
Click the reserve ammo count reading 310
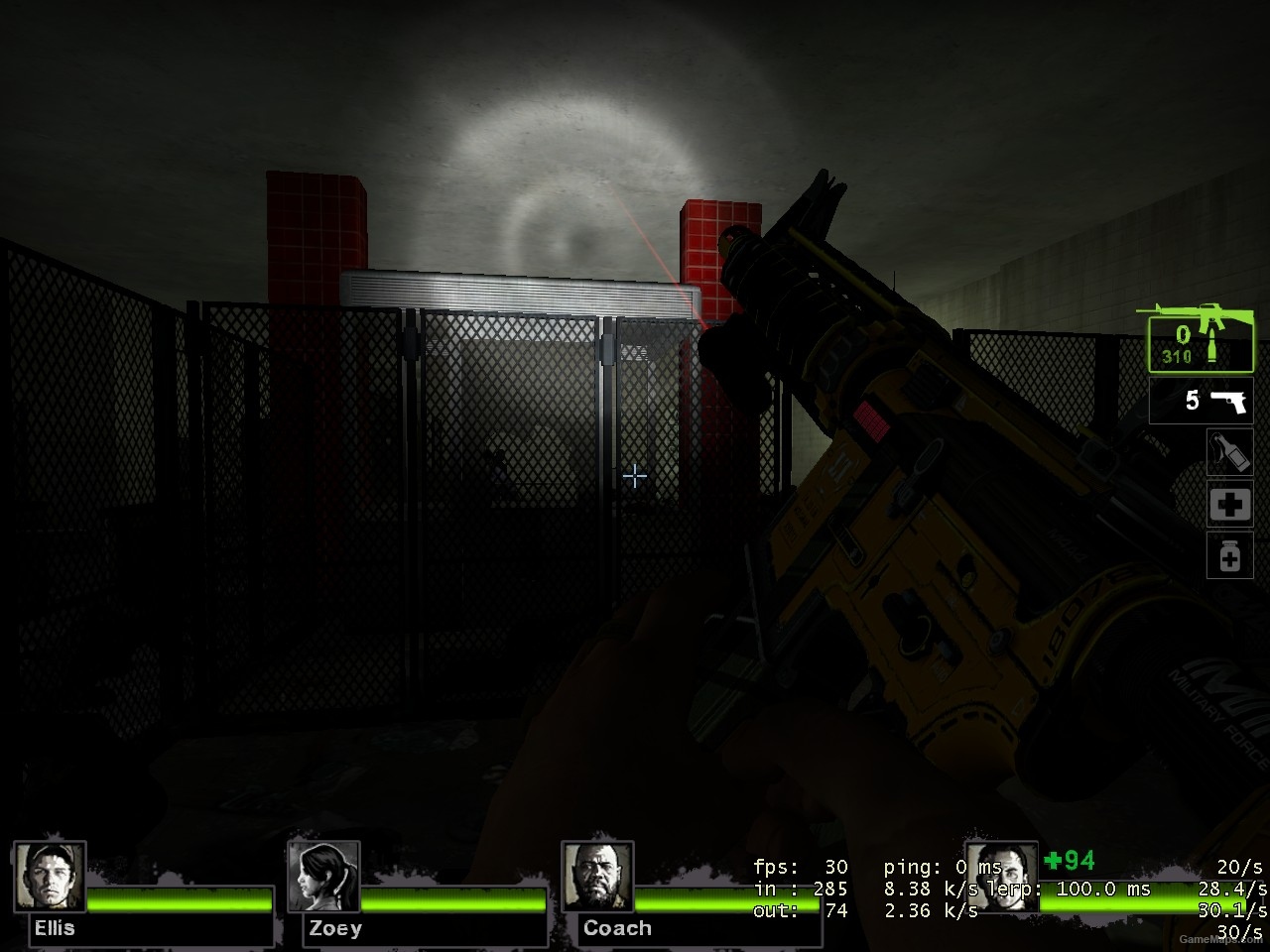coord(1176,355)
